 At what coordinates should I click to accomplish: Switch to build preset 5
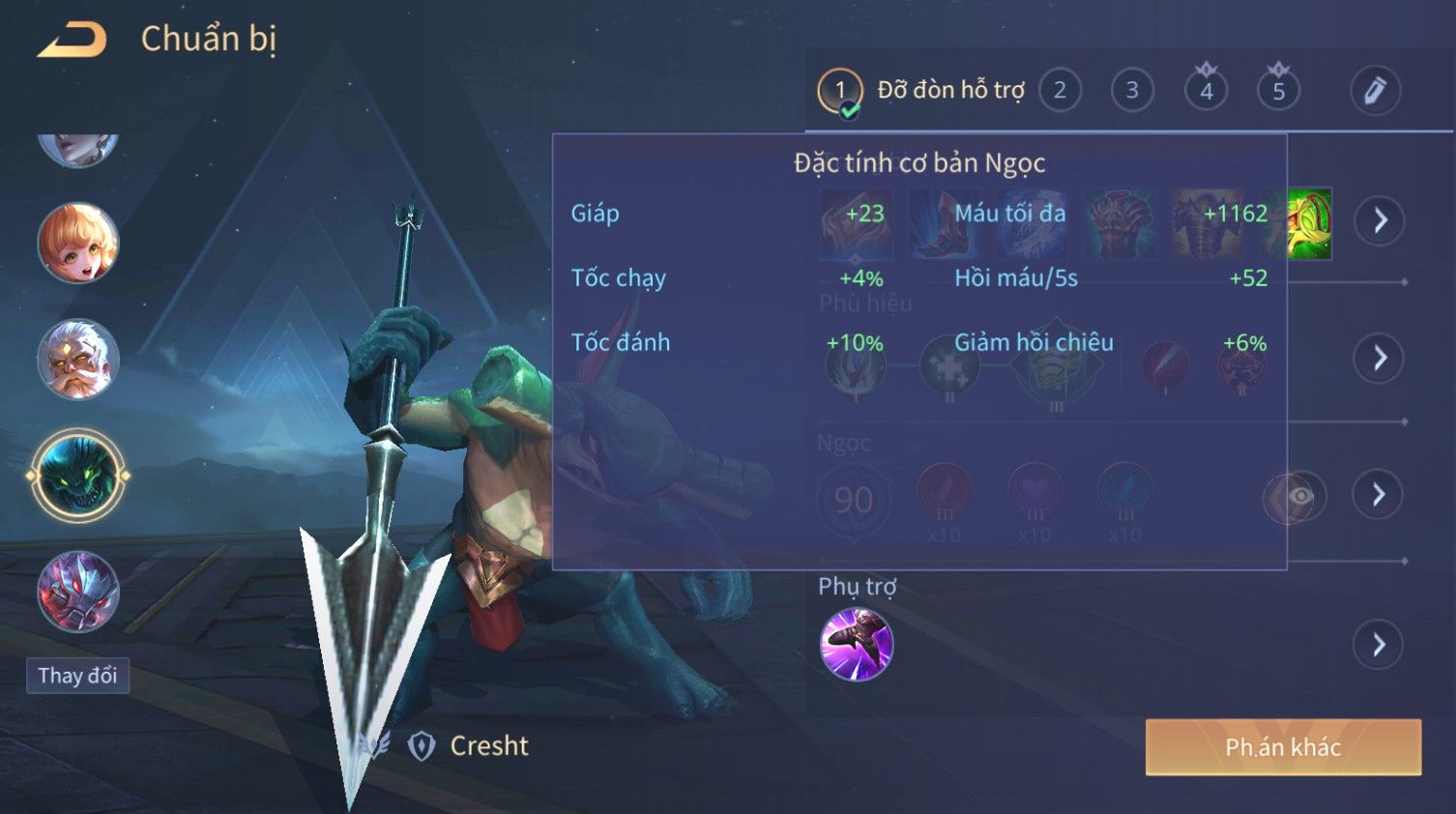click(1278, 91)
